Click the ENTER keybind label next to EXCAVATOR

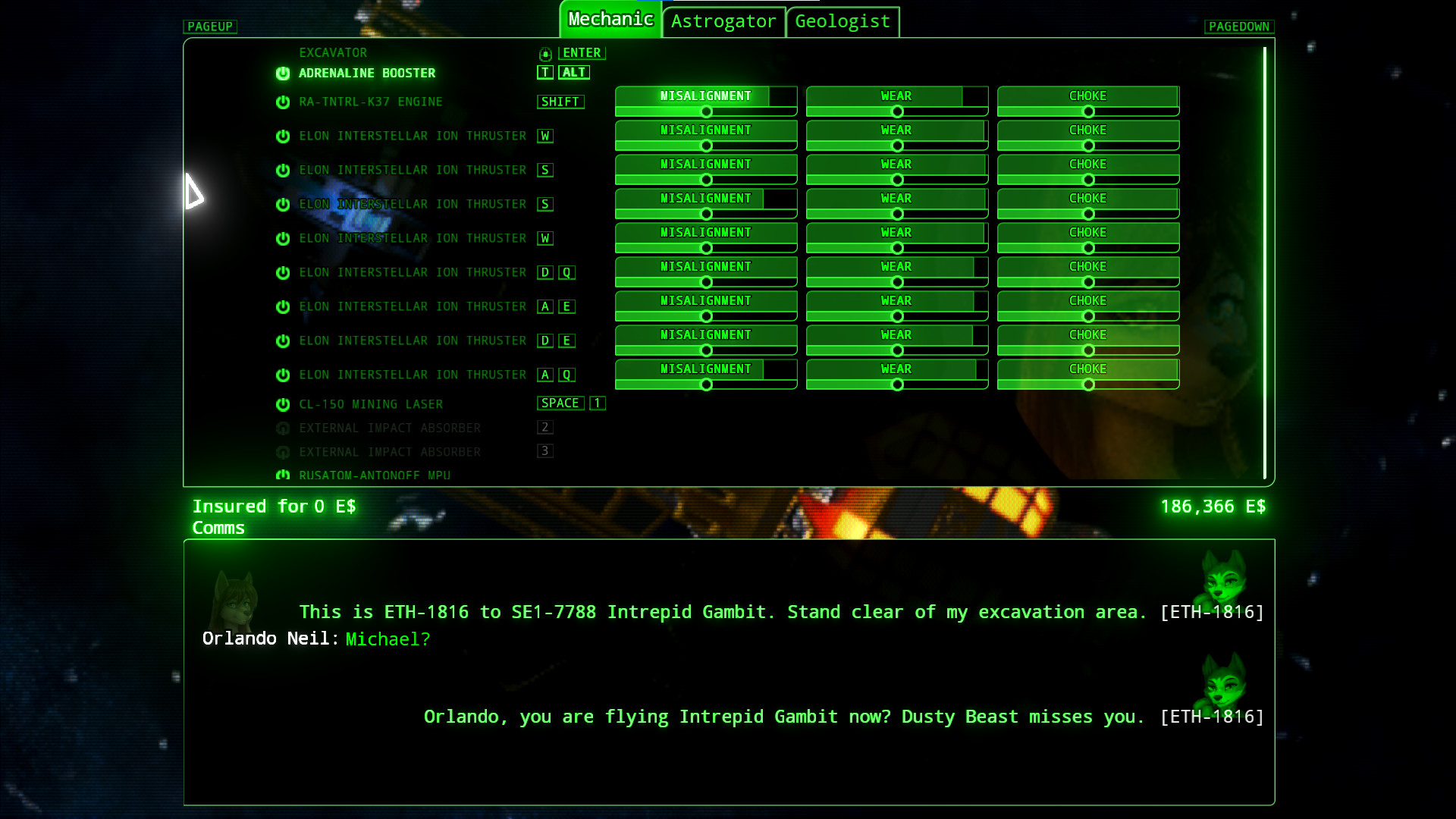(581, 53)
